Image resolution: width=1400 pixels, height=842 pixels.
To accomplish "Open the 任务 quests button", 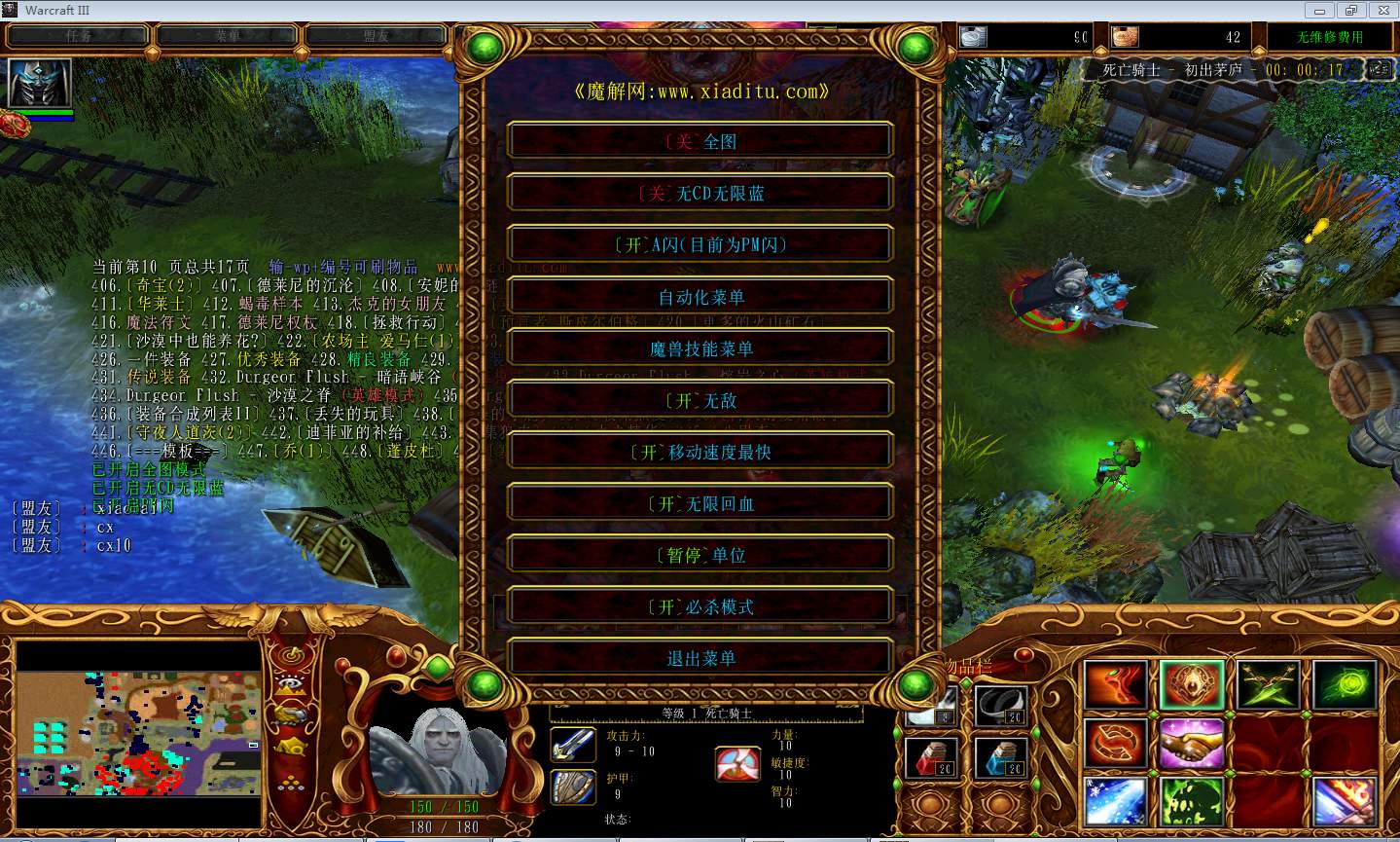I will 78,36.
